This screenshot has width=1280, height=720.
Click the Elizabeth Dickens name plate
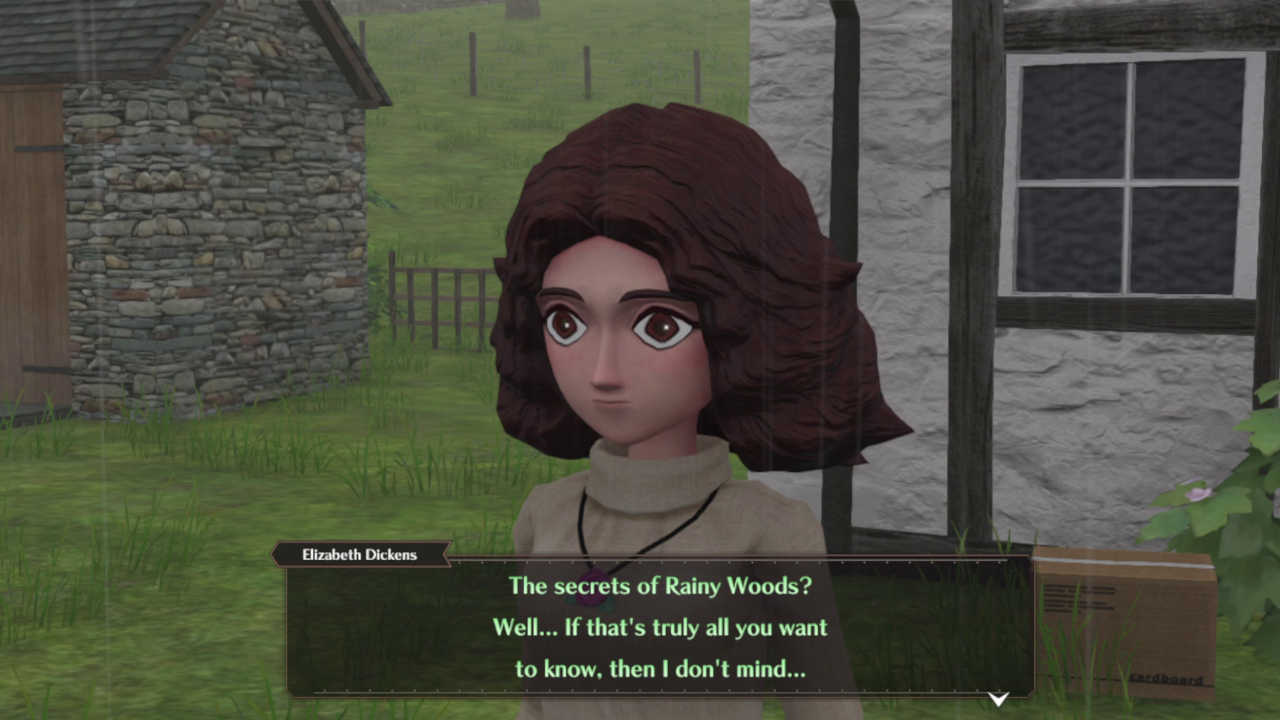point(360,554)
